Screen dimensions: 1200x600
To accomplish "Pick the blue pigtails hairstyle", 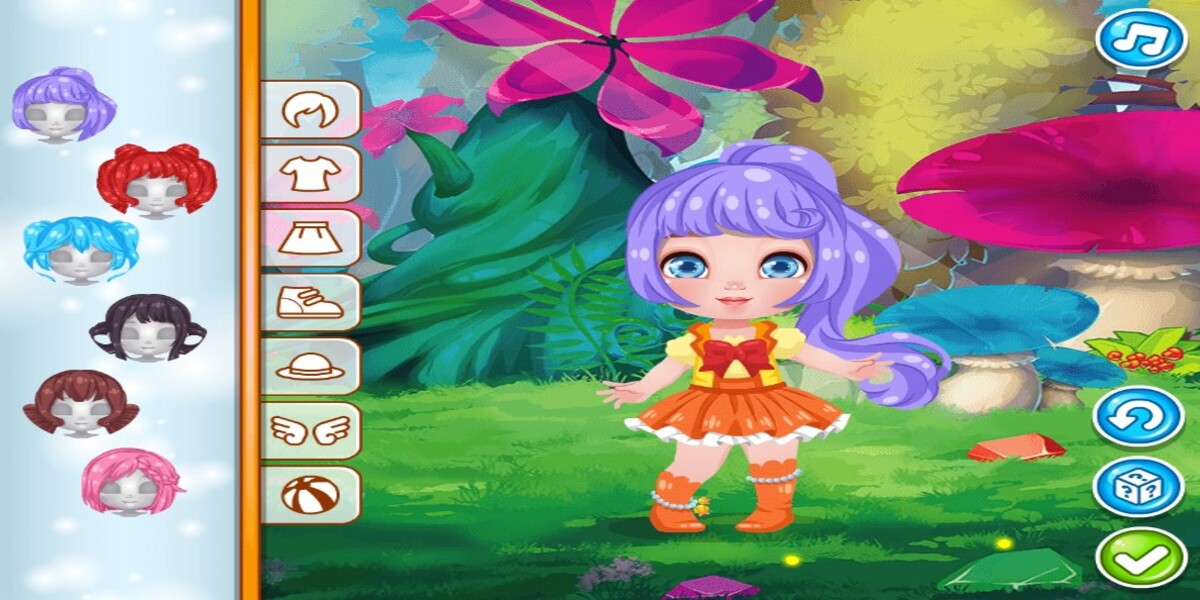I will (x=80, y=250).
